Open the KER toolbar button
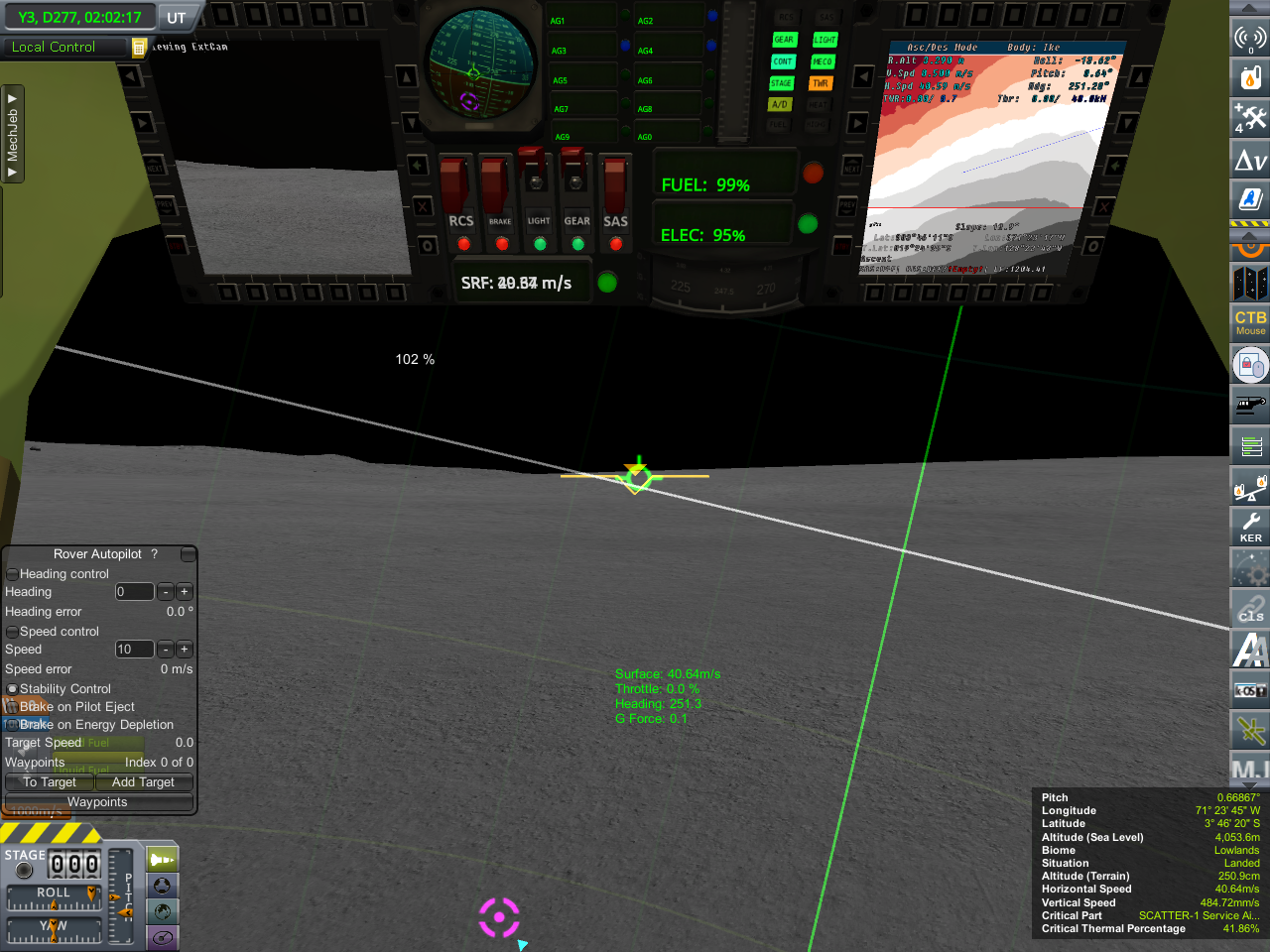The height and width of the screenshot is (952, 1270). click(x=1250, y=526)
